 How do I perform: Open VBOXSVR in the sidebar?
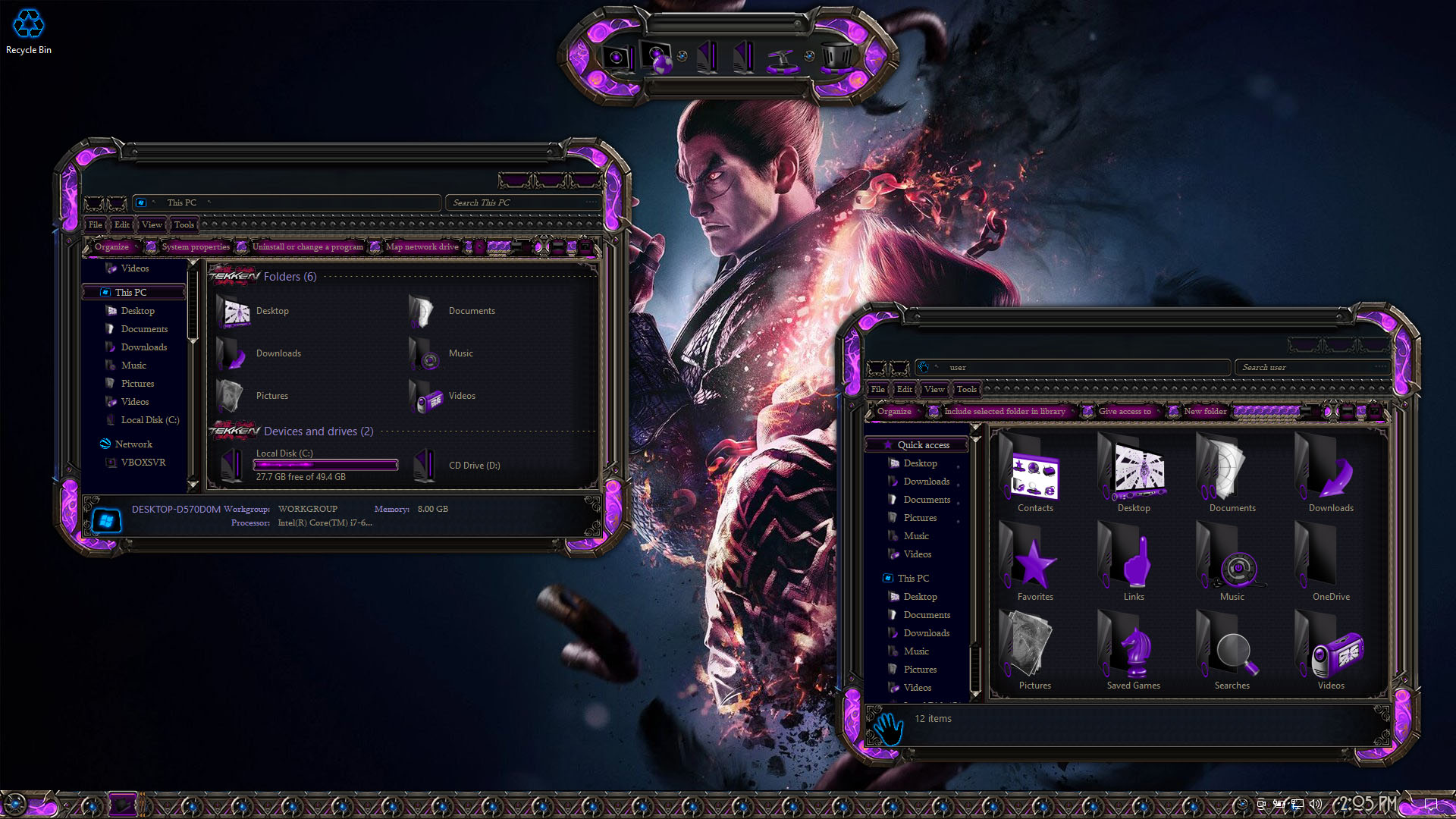(143, 462)
